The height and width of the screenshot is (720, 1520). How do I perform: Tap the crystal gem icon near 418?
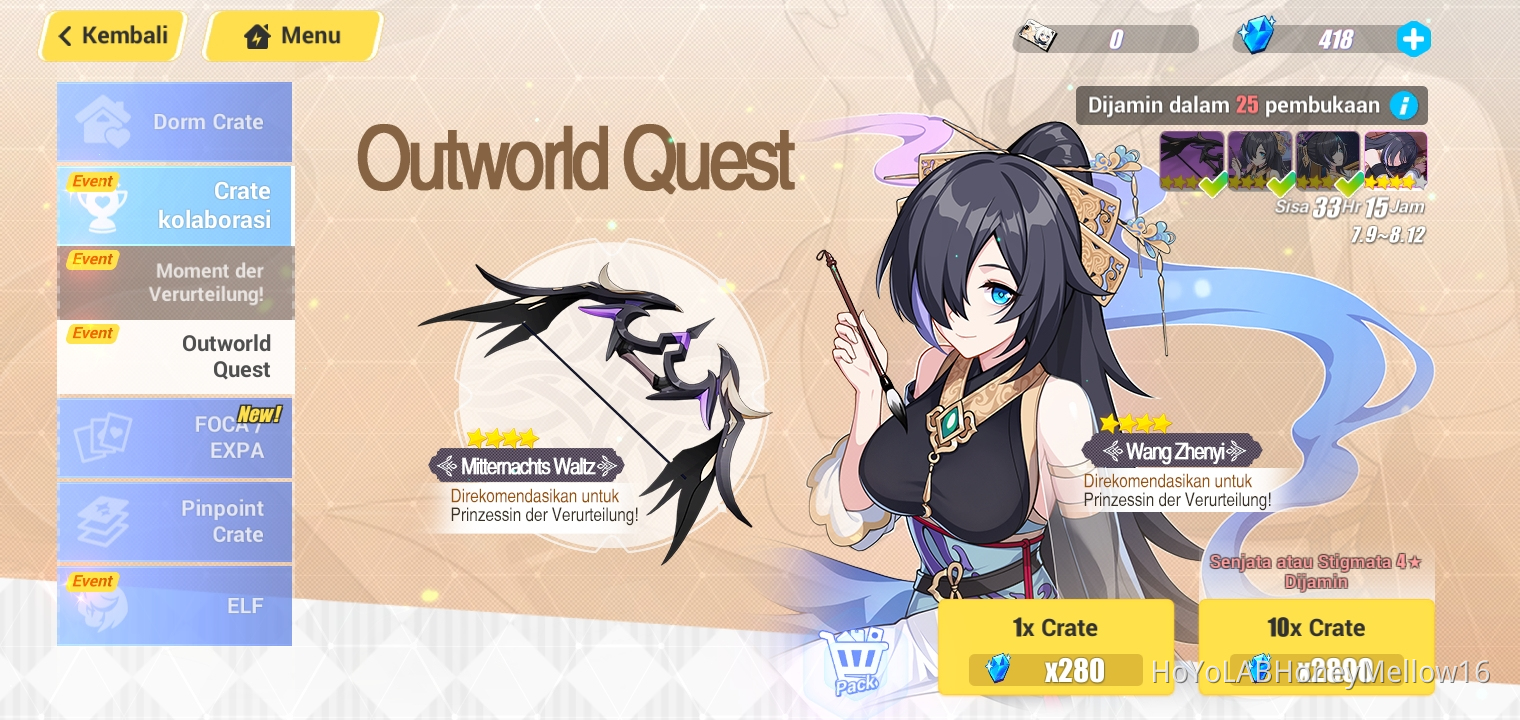[x=1258, y=38]
